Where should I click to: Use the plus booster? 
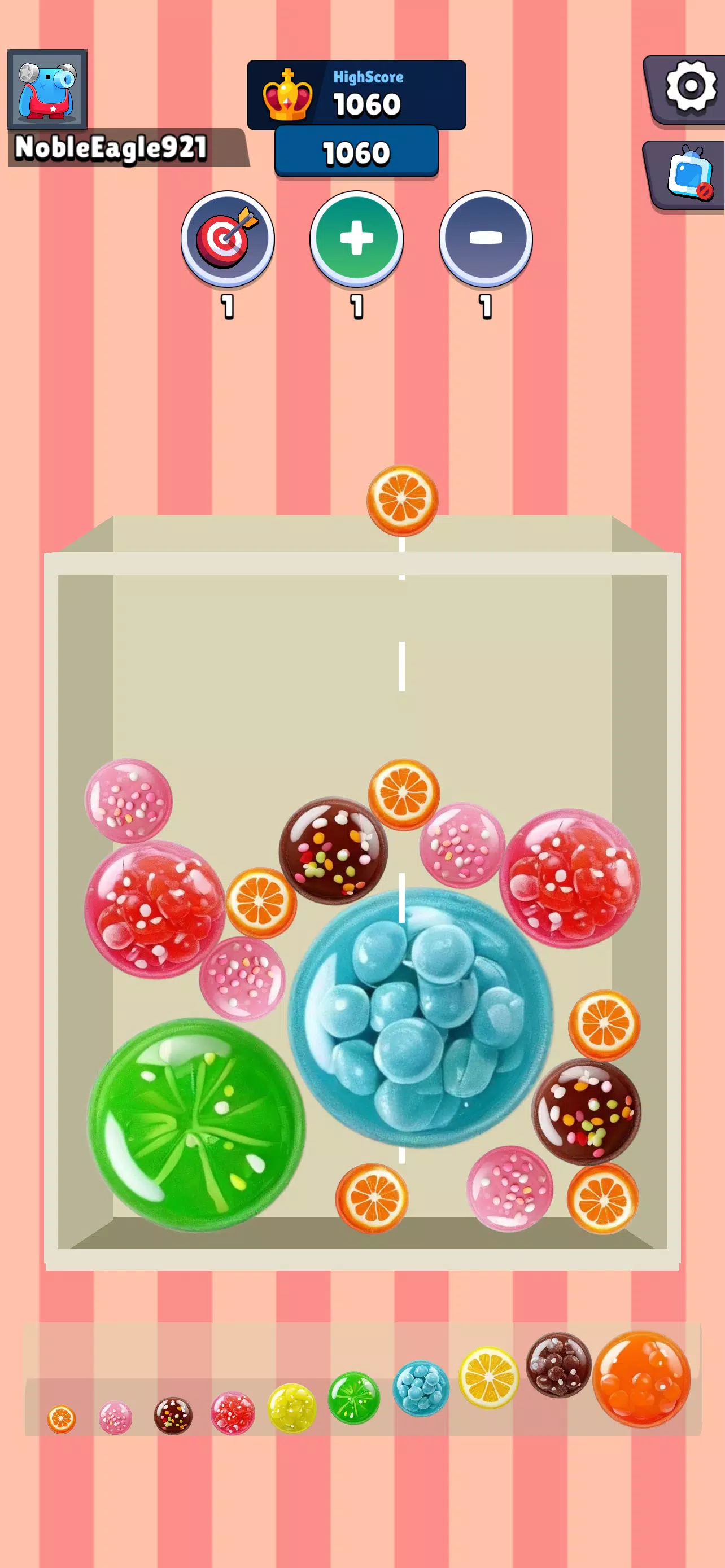[358, 240]
